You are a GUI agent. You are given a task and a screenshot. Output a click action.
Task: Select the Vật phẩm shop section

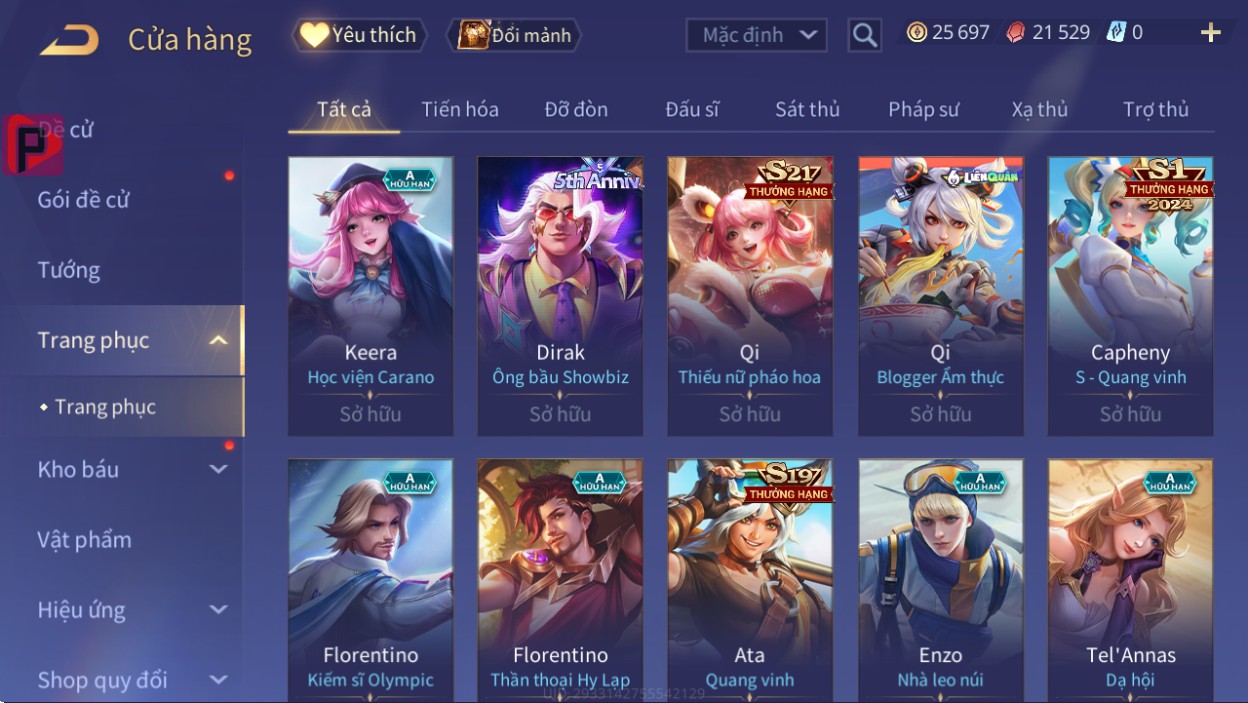pyautogui.click(x=85, y=540)
